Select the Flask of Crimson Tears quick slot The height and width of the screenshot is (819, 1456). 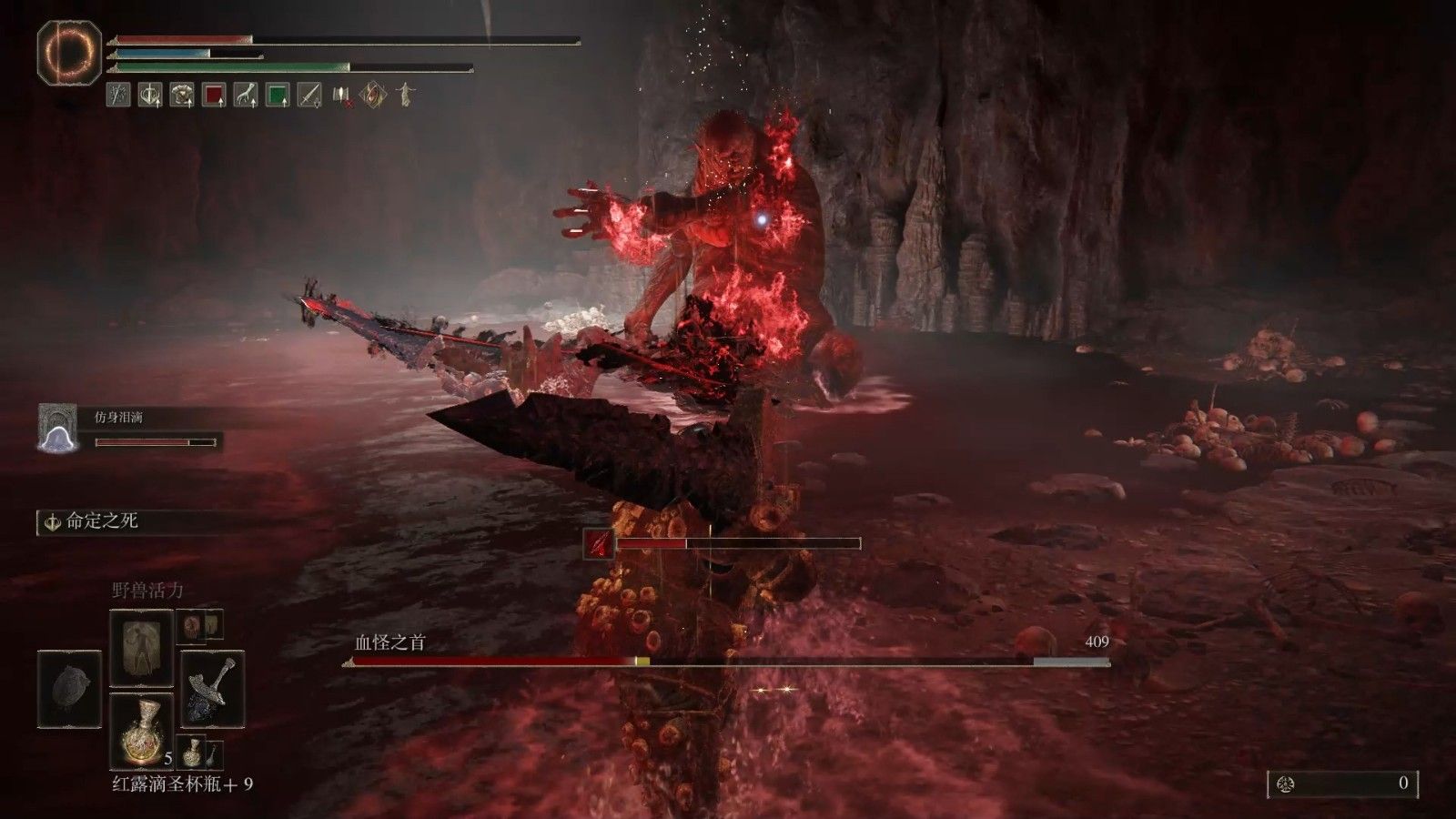pos(141,730)
